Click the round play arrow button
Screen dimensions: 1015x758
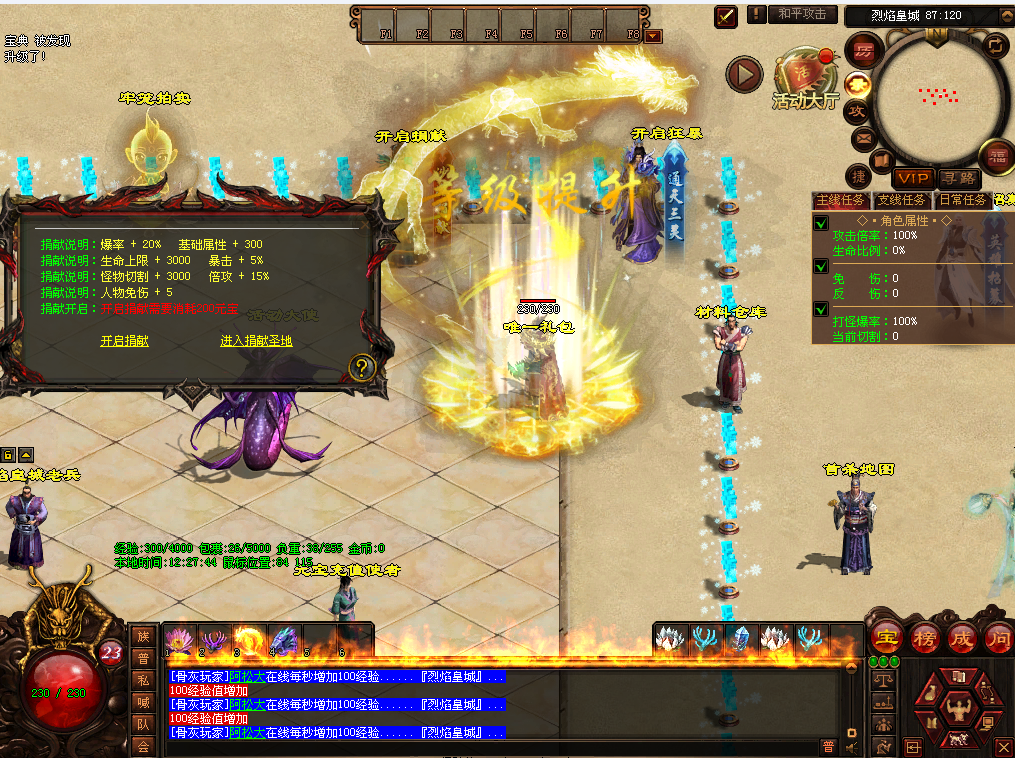click(x=744, y=74)
